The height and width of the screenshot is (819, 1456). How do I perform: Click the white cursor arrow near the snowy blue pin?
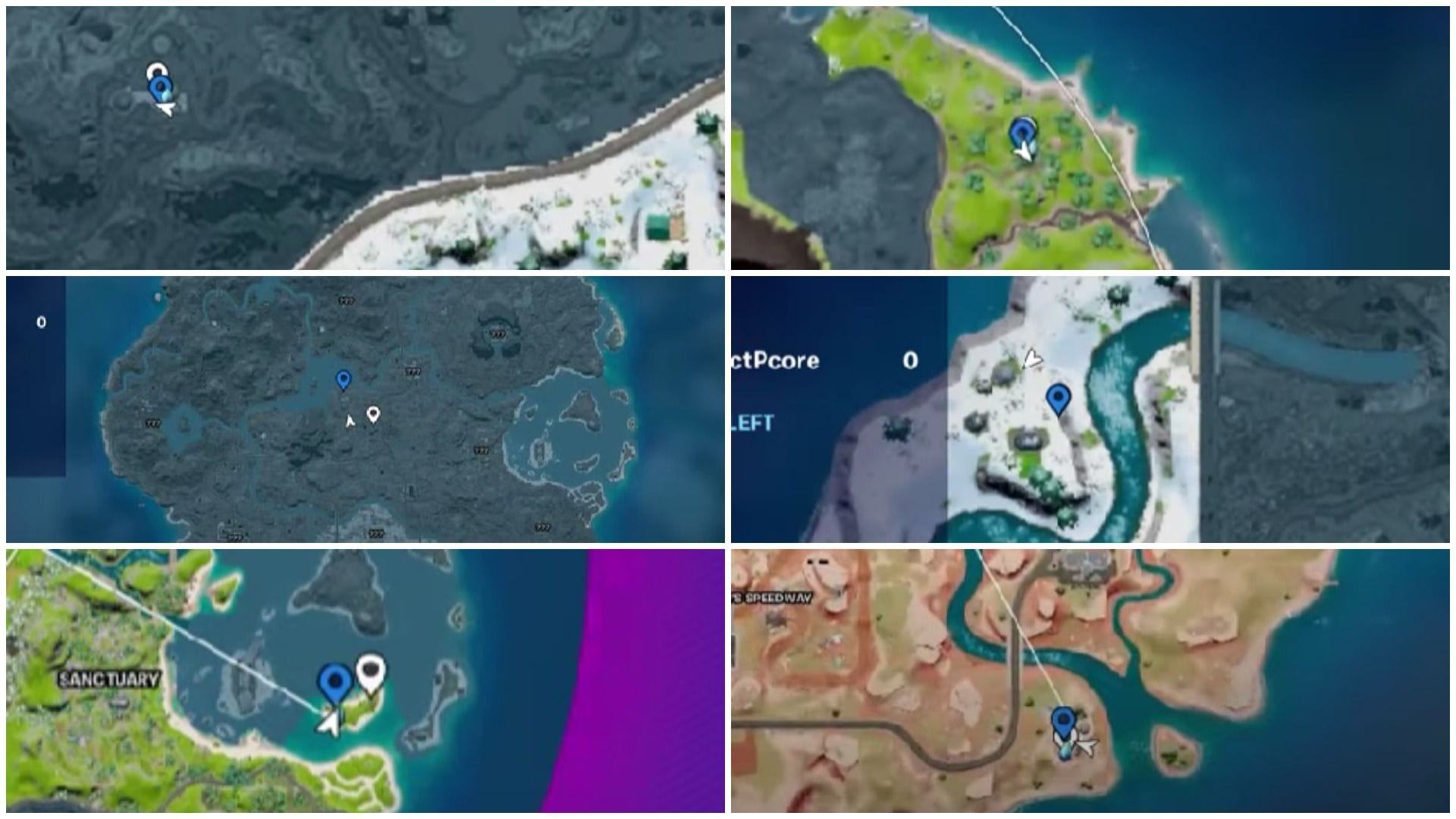coord(165,111)
